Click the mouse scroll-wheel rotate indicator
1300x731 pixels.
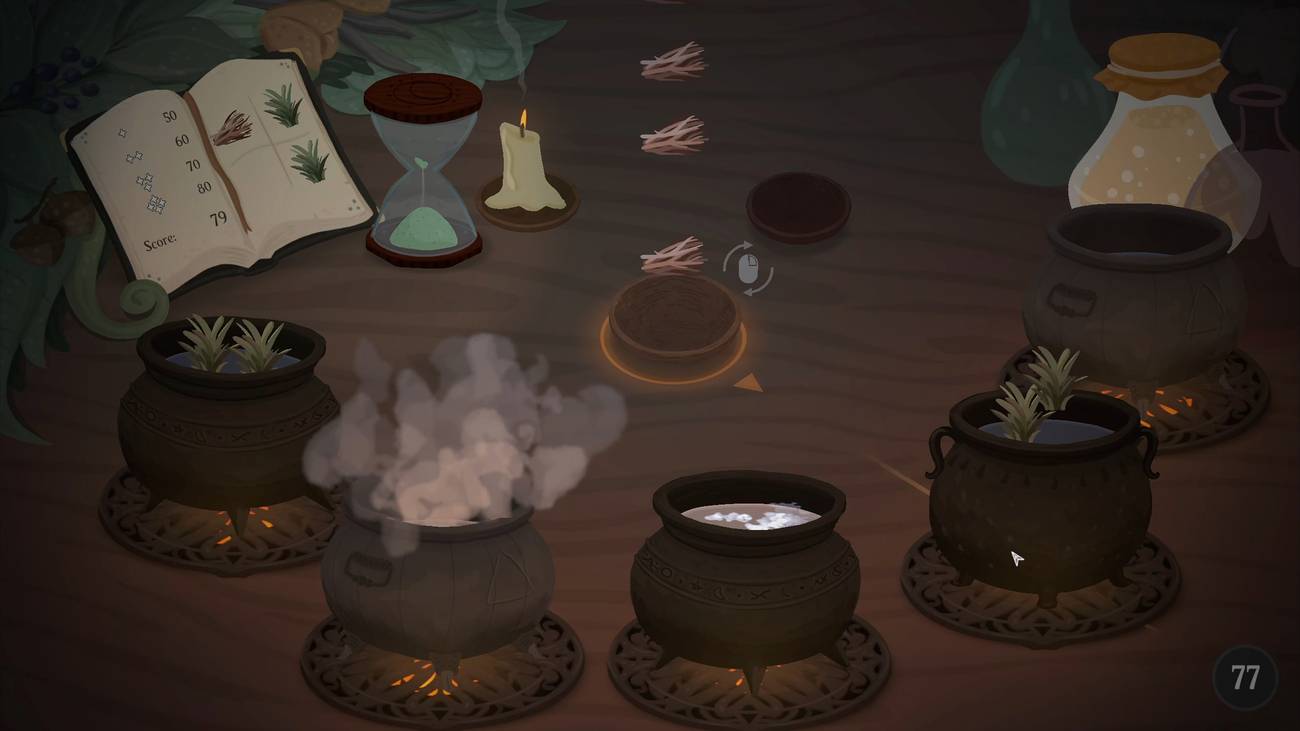coord(748,267)
